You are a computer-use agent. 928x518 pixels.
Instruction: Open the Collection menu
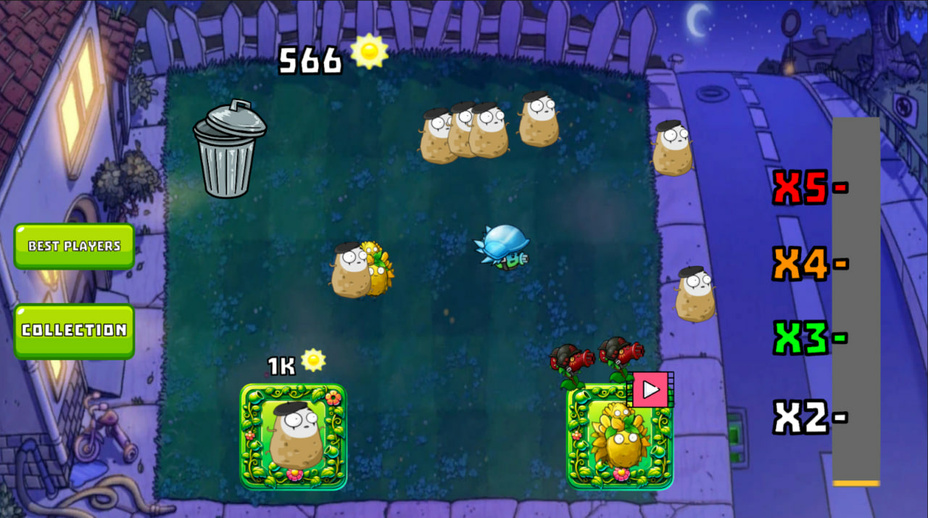[74, 330]
